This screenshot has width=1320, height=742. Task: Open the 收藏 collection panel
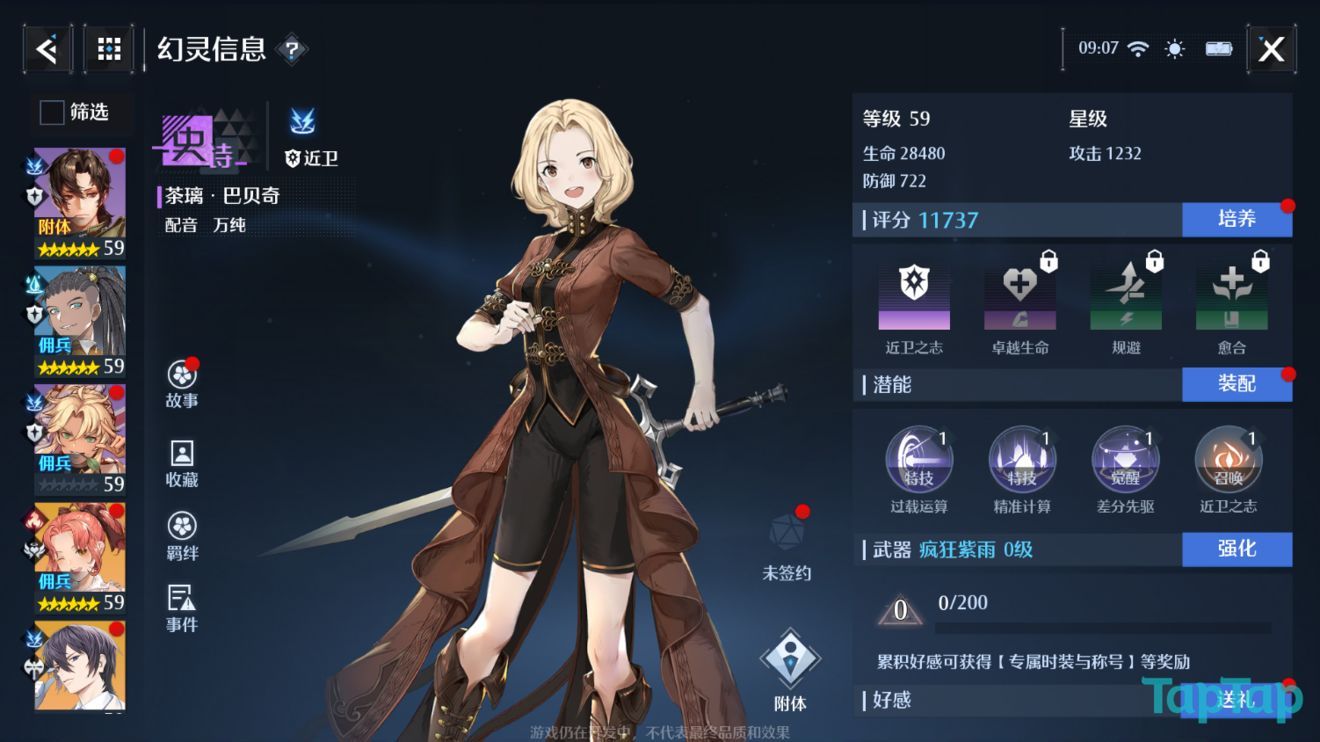181,462
